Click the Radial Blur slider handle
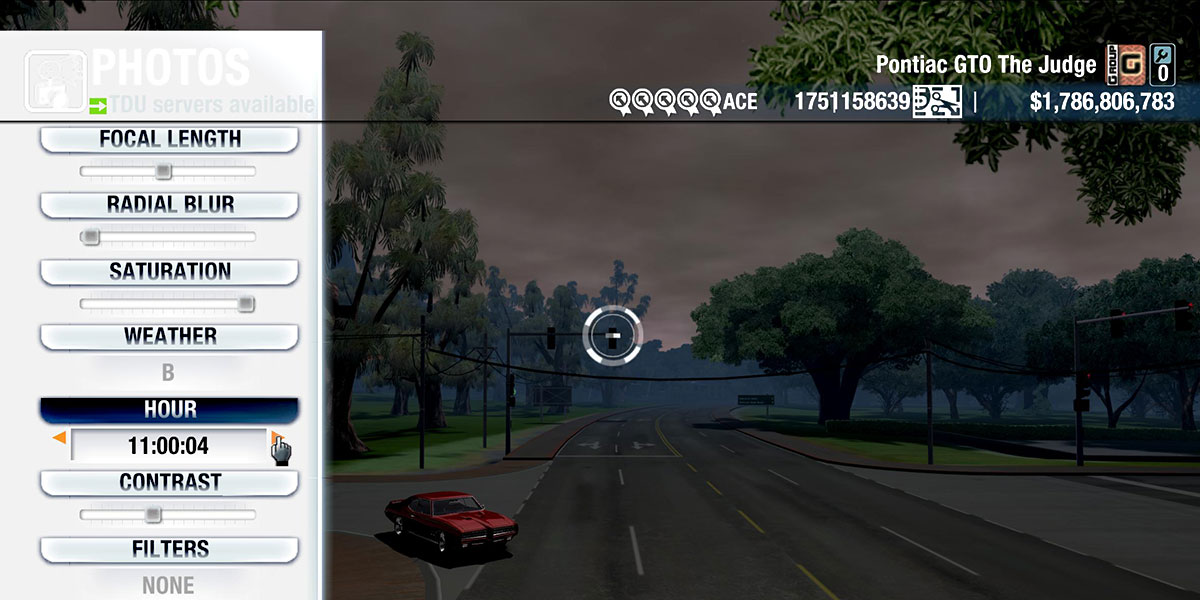This screenshot has width=1200, height=600. coord(91,237)
